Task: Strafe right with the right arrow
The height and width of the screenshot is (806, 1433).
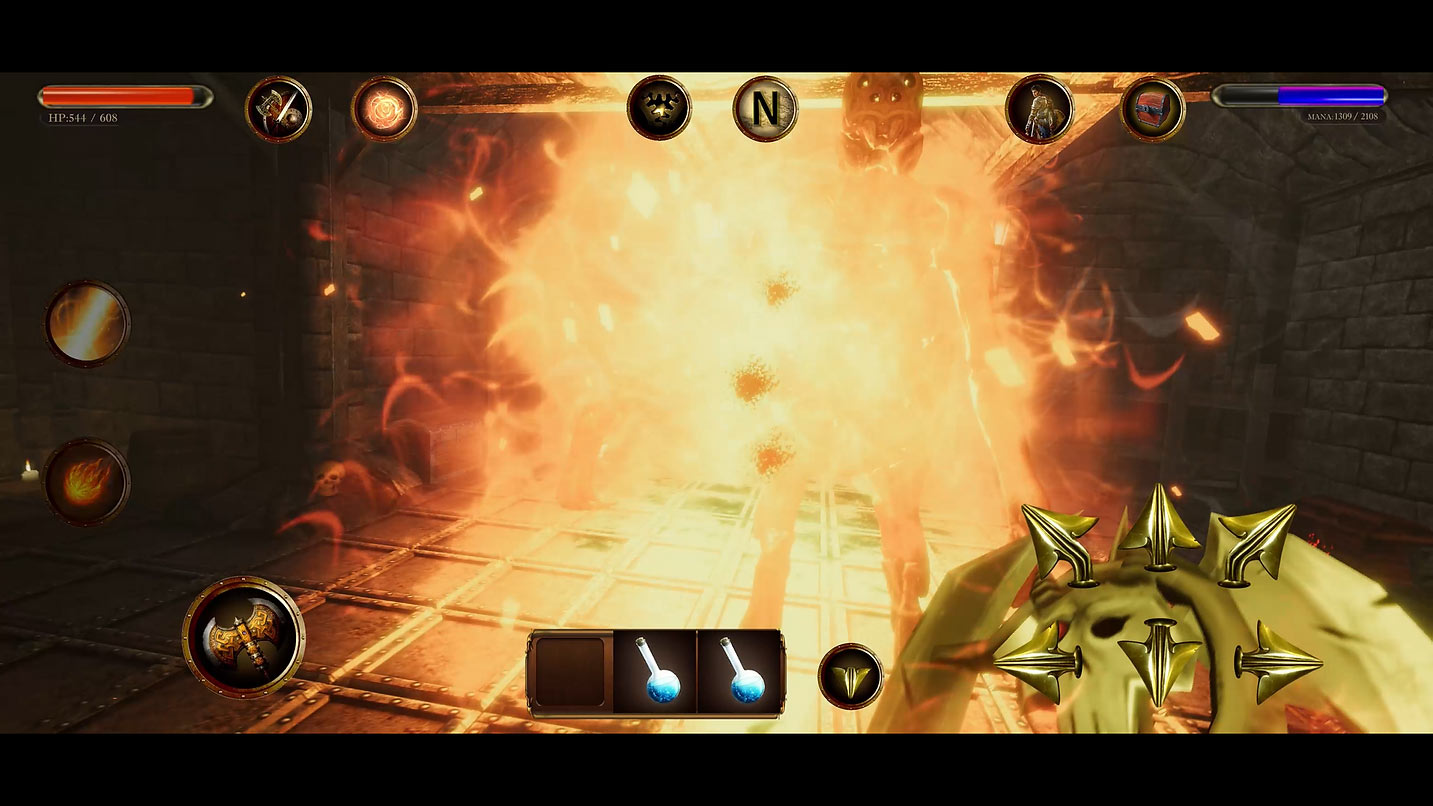Action: pyautogui.click(x=1277, y=659)
